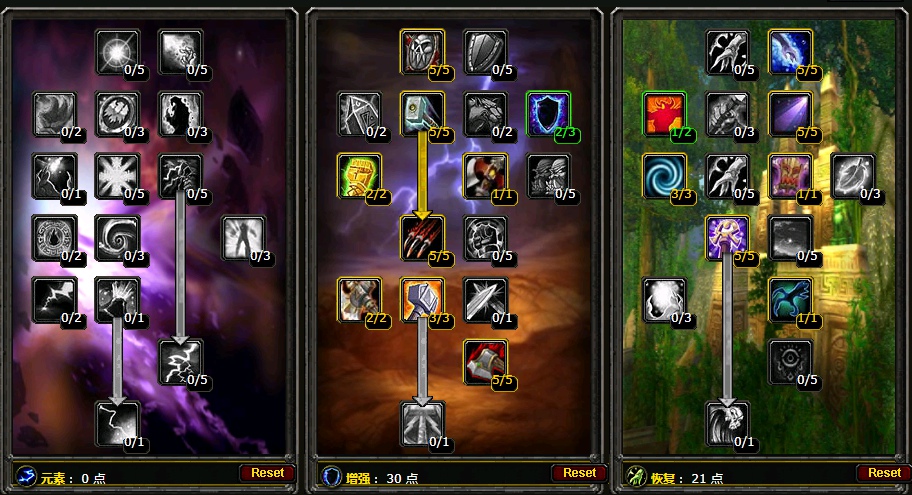Reset the Elemental (元素) talent tree
Image resolution: width=912 pixels, height=495 pixels.
[267, 472]
